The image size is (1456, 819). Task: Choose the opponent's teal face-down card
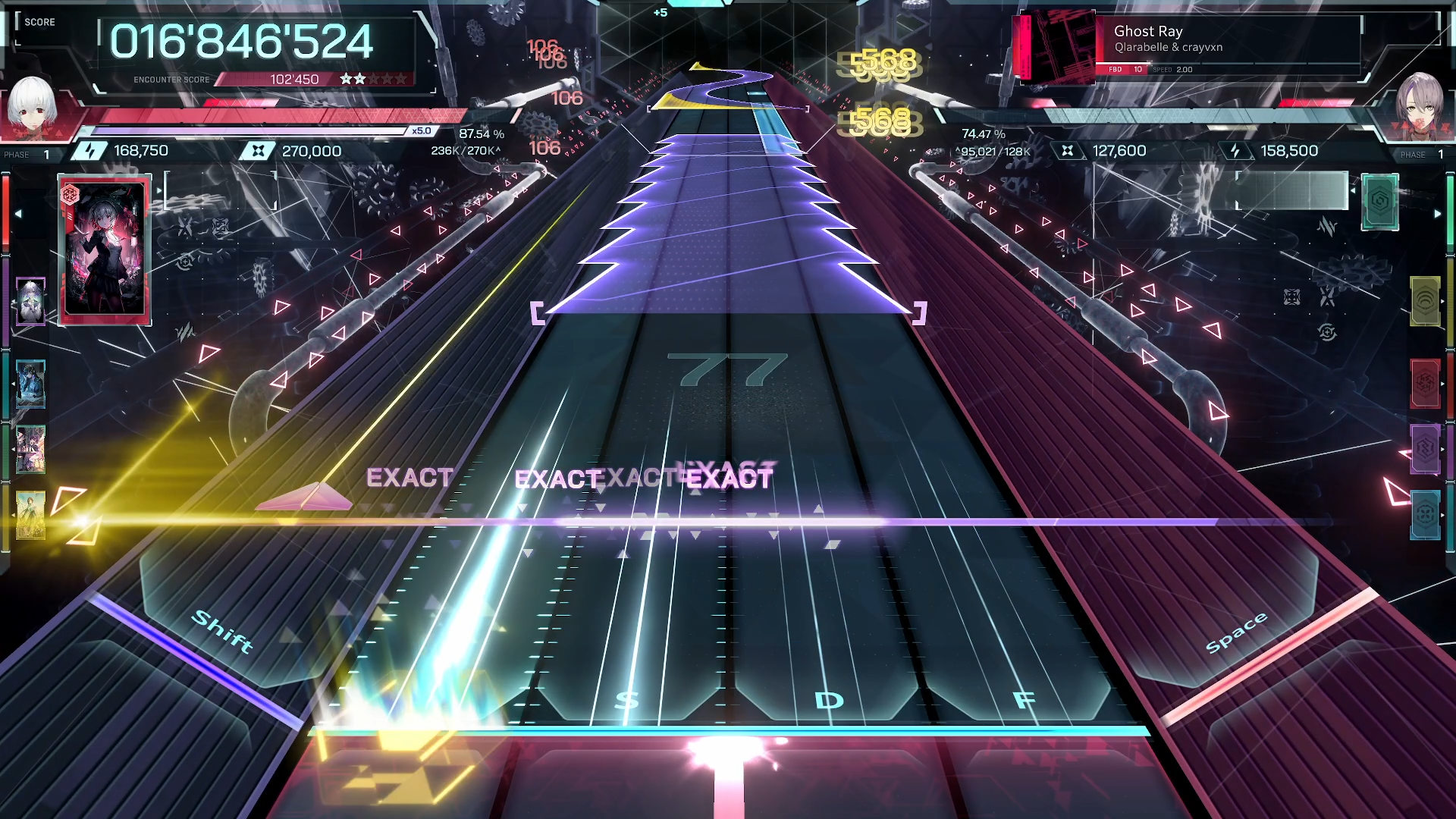pos(1425,515)
